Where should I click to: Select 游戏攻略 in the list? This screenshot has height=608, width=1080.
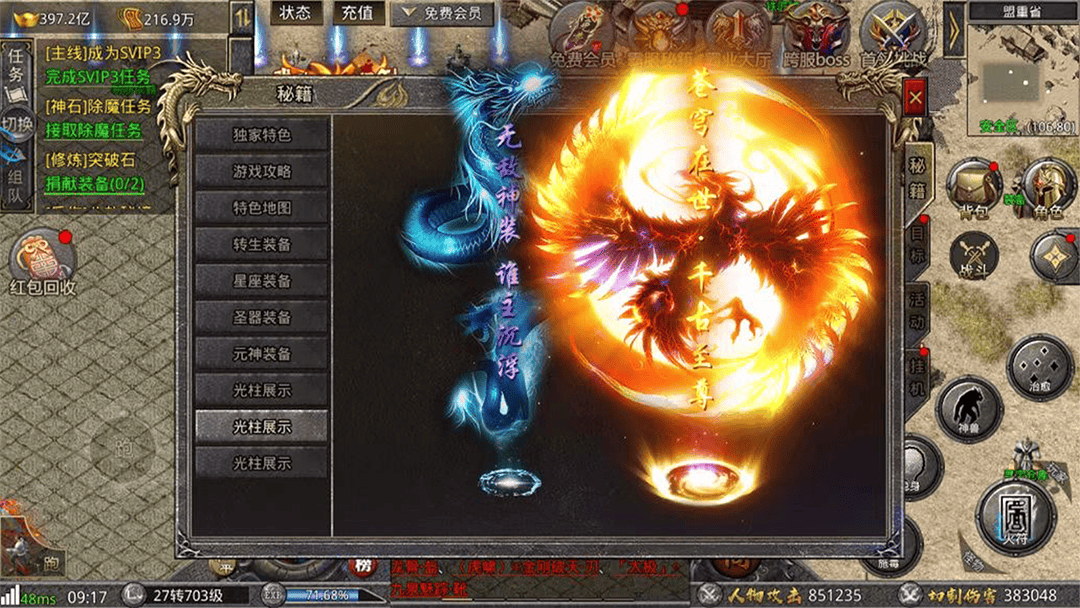(262, 172)
